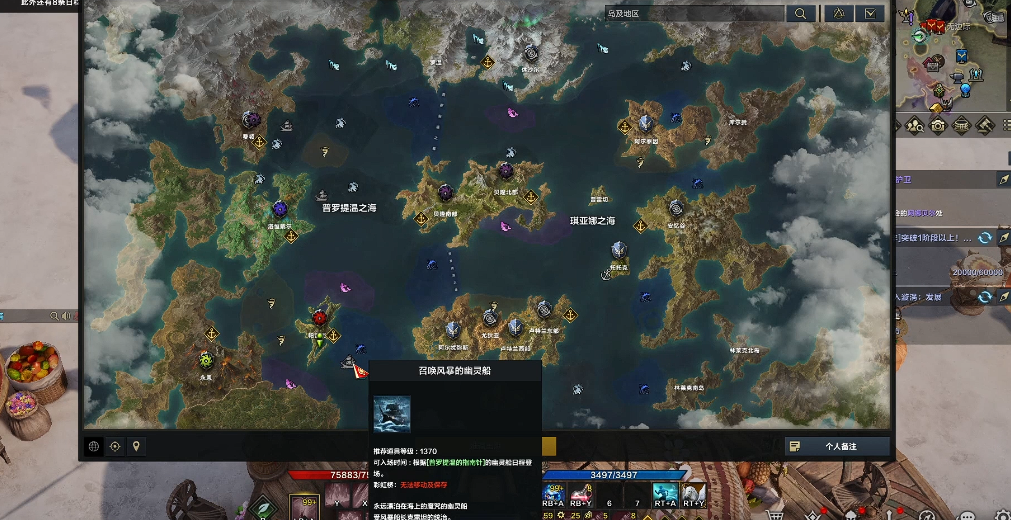Center map using the crosshair button

115,446
